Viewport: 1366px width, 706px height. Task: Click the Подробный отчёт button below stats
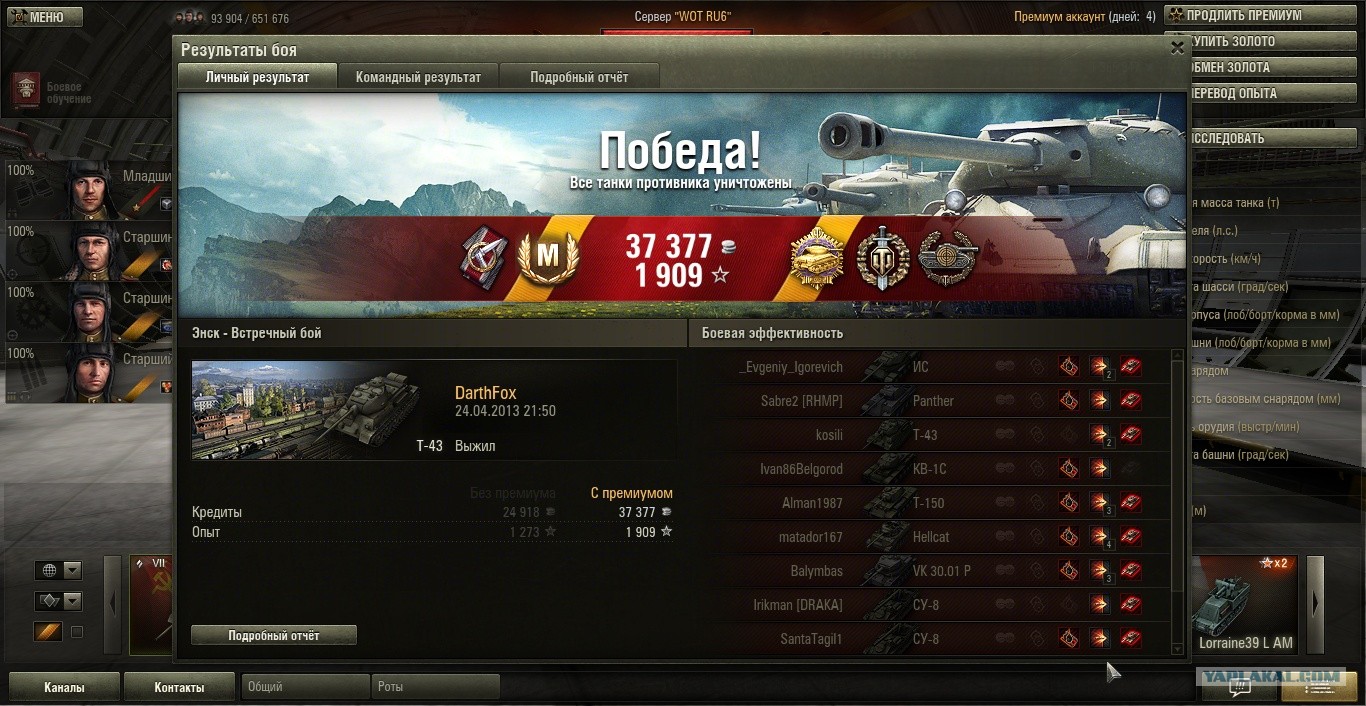(273, 635)
